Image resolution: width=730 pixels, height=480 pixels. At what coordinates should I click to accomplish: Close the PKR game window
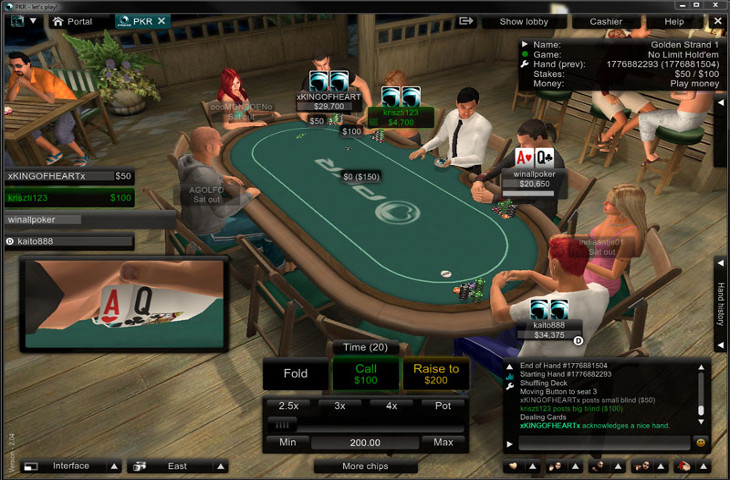pyautogui.click(x=715, y=5)
